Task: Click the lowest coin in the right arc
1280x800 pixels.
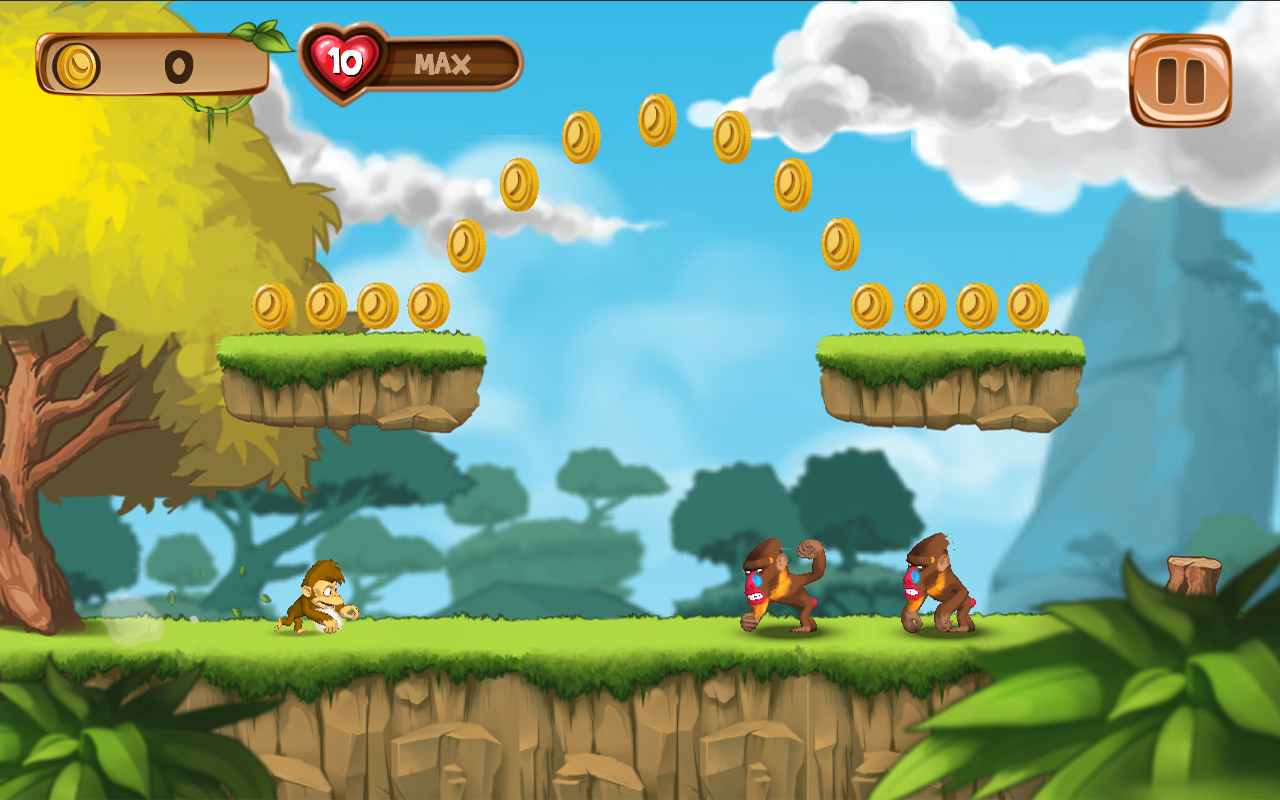Action: click(x=838, y=243)
